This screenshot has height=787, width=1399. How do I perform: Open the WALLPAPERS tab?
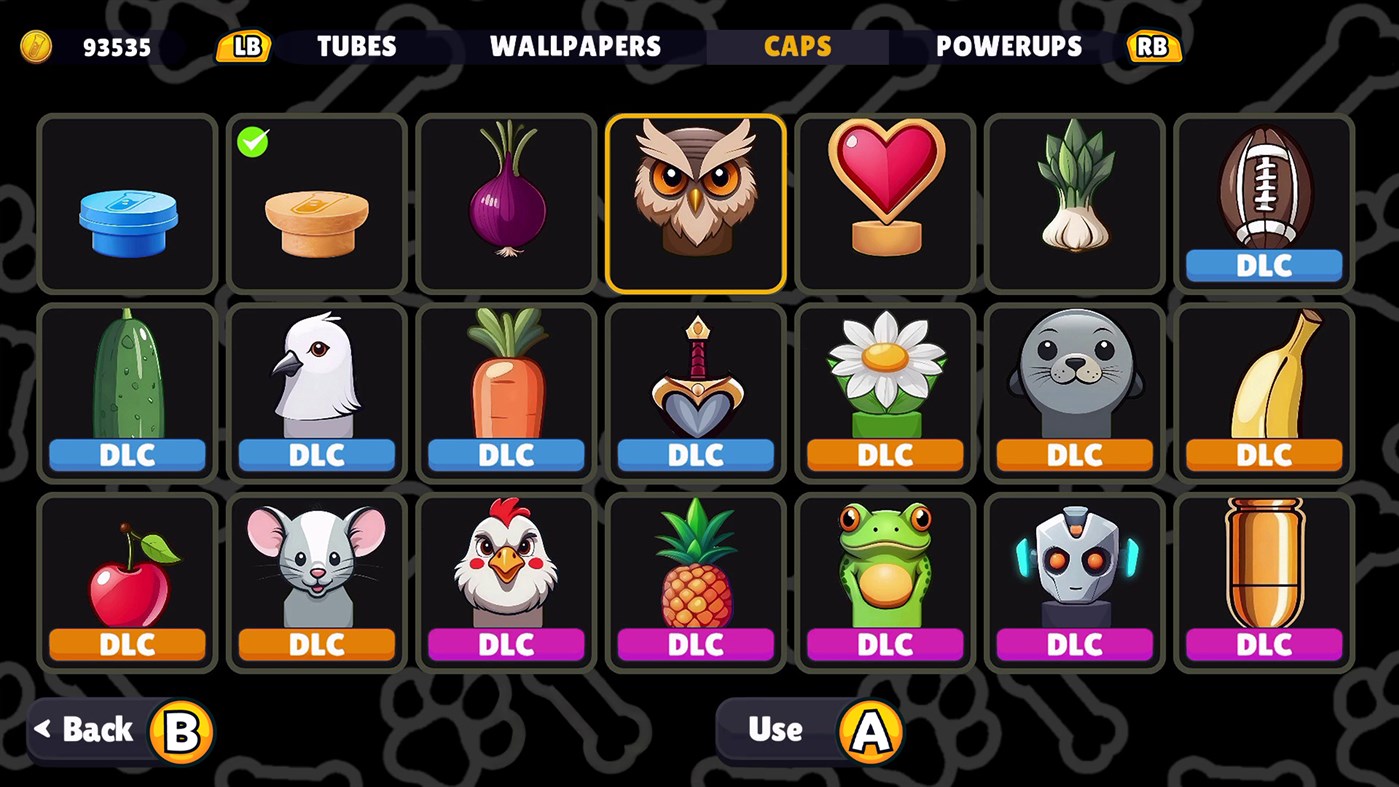pos(574,46)
